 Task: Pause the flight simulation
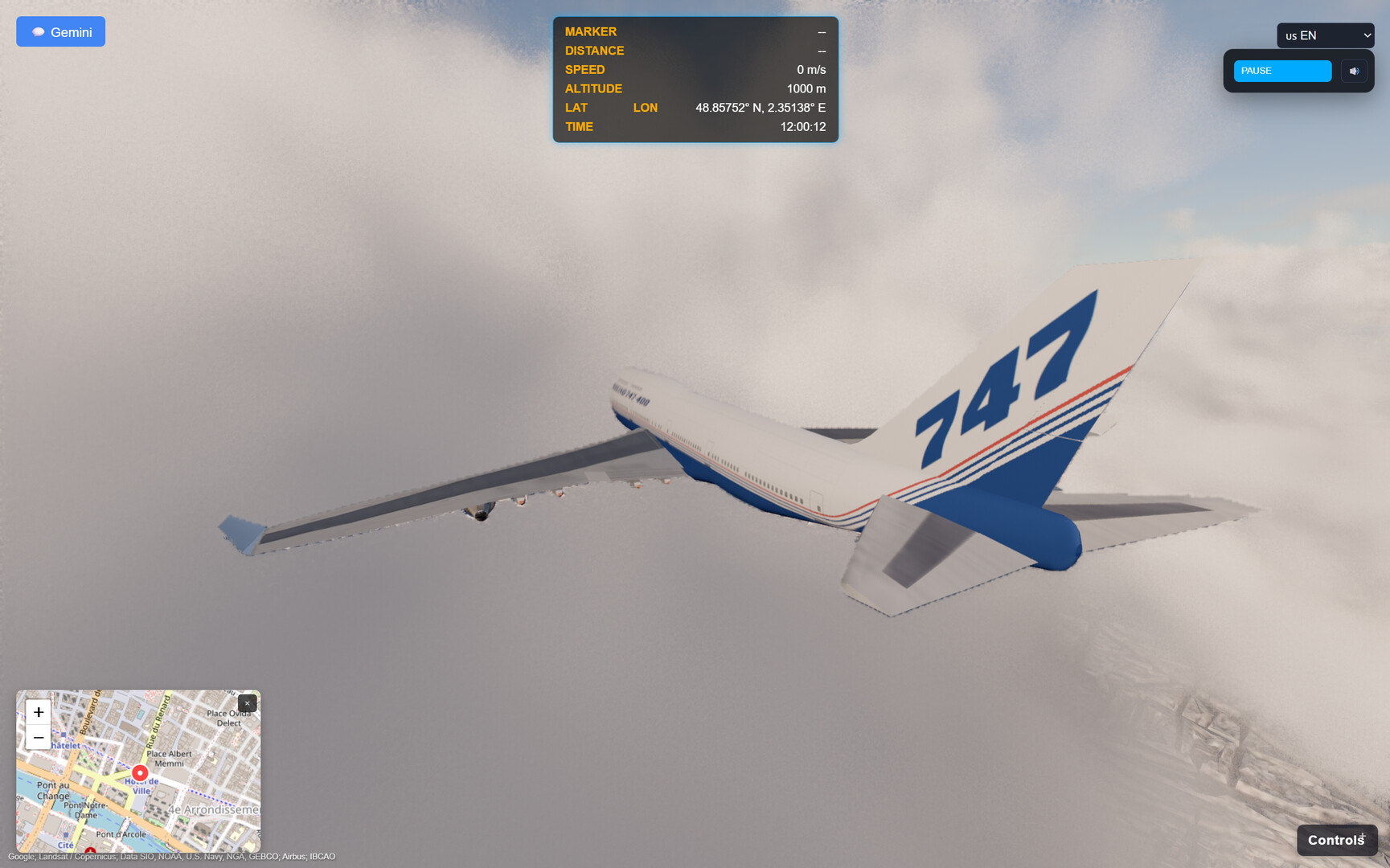[x=1282, y=71]
